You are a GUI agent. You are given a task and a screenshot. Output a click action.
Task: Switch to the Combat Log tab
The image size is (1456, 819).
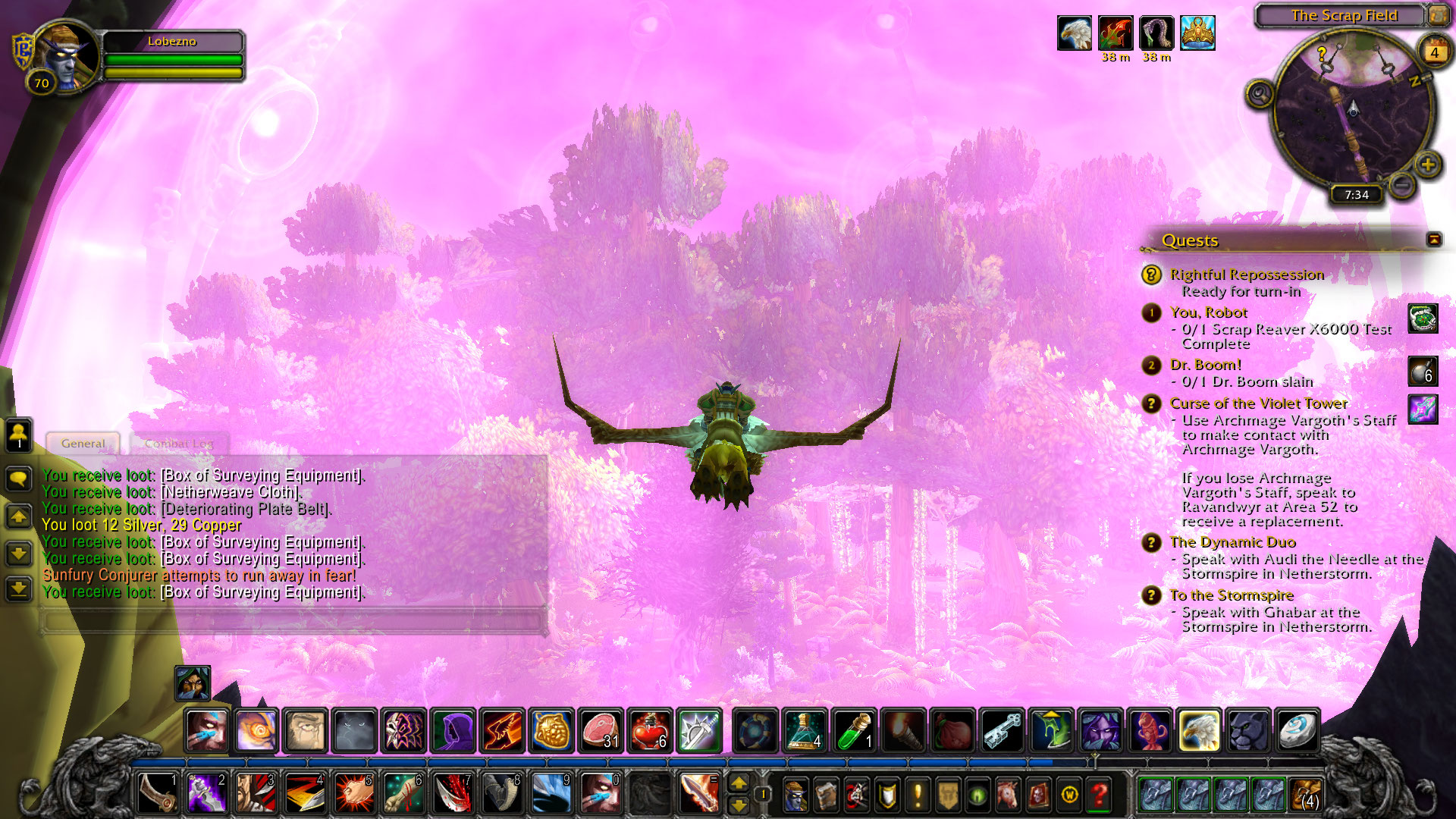tap(179, 444)
